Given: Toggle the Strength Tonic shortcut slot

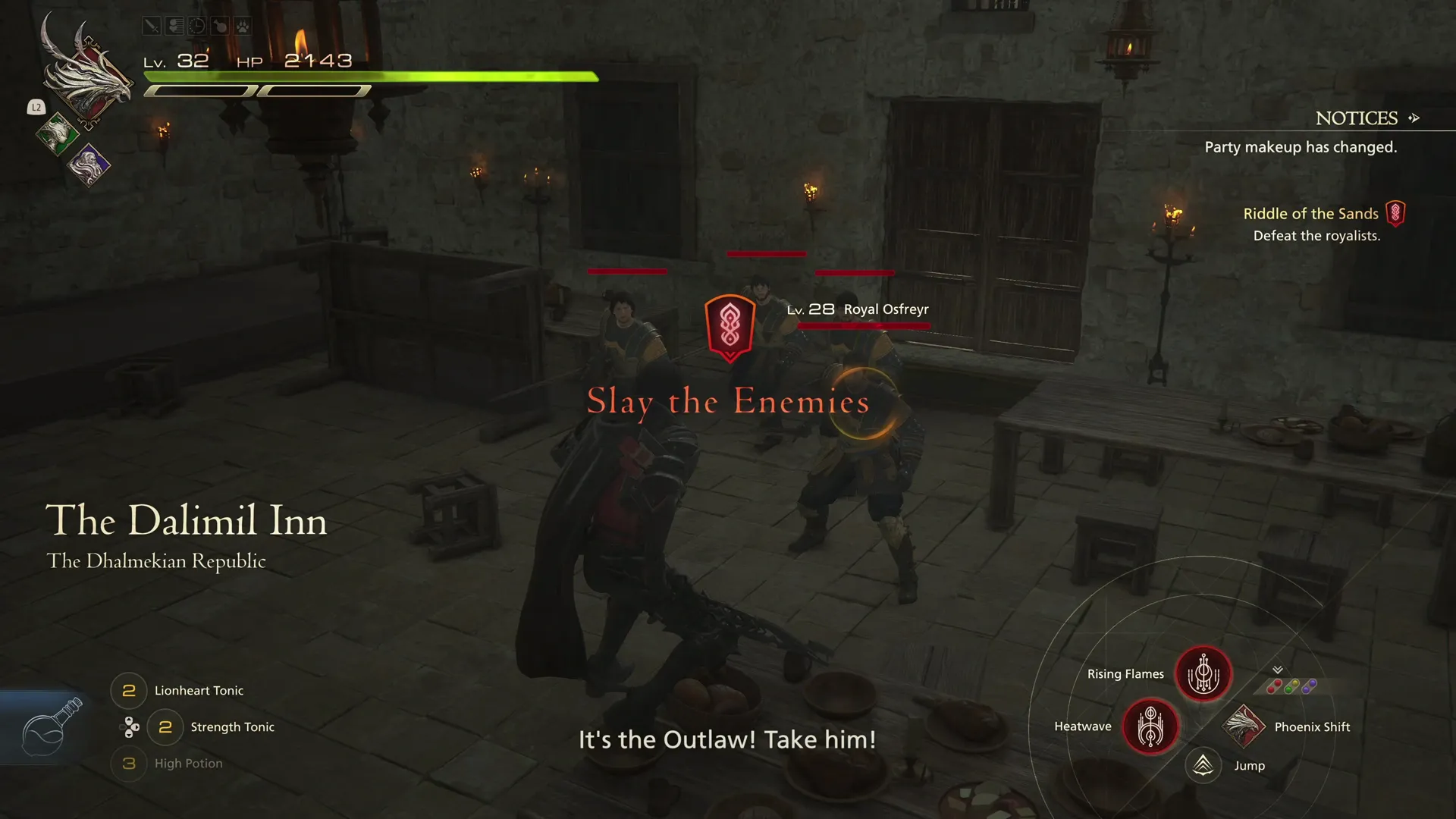Looking at the screenshot, I should pyautogui.click(x=164, y=726).
